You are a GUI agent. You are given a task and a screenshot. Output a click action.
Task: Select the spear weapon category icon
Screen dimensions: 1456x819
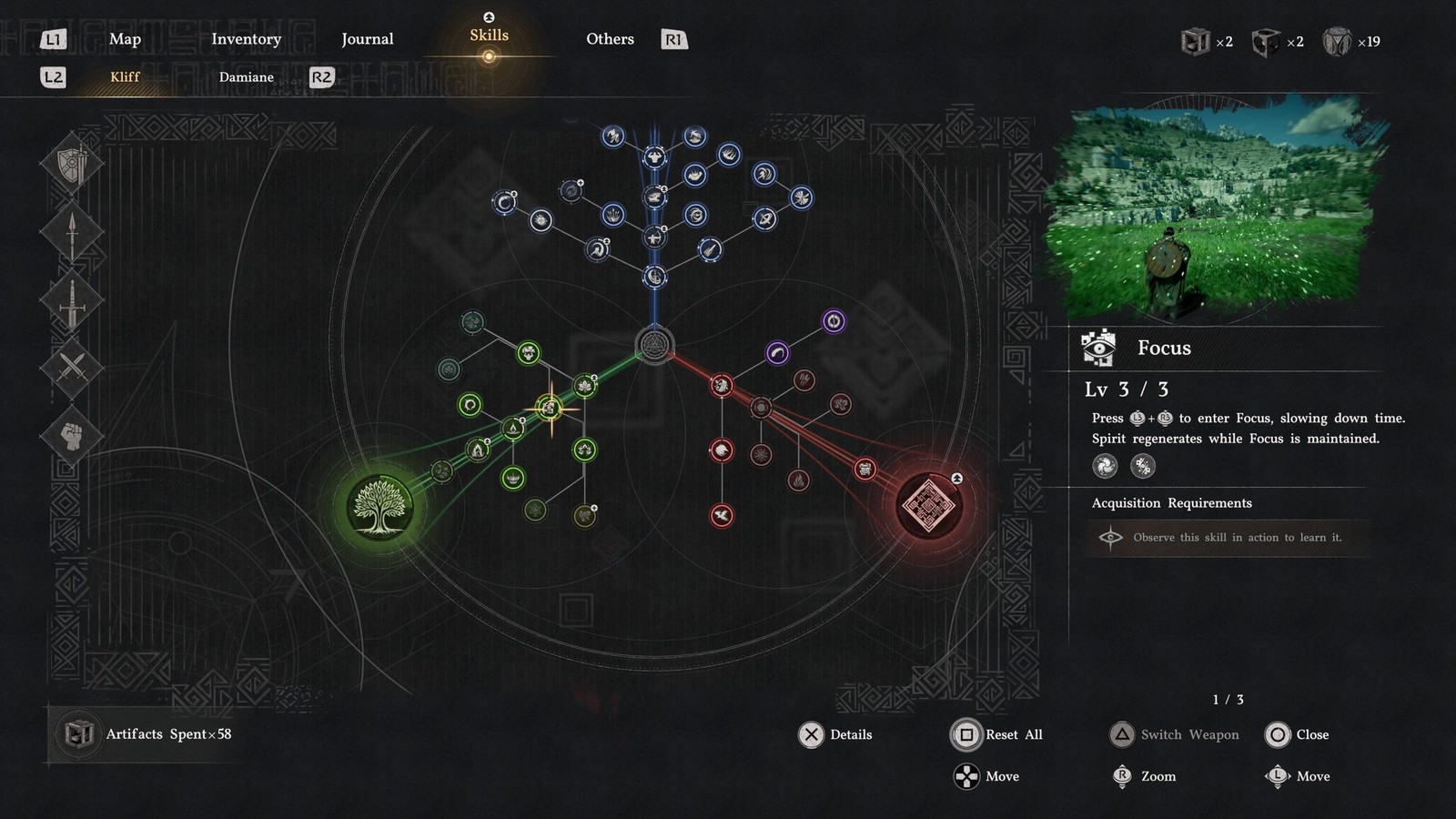(71, 233)
